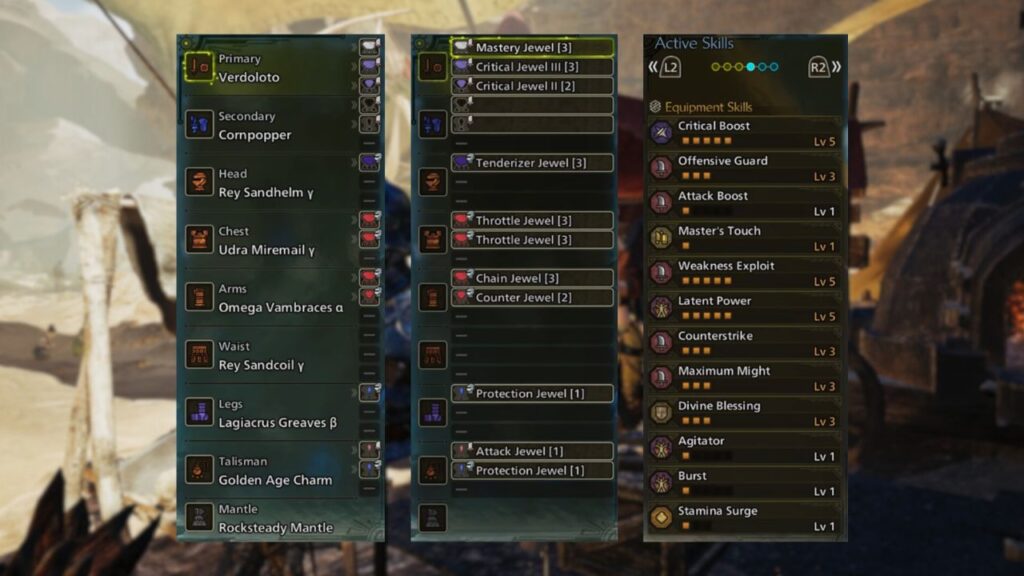Select the Primary weapon Verdoloto slot
Image resolution: width=1024 pixels, height=576 pixels.
click(x=268, y=68)
